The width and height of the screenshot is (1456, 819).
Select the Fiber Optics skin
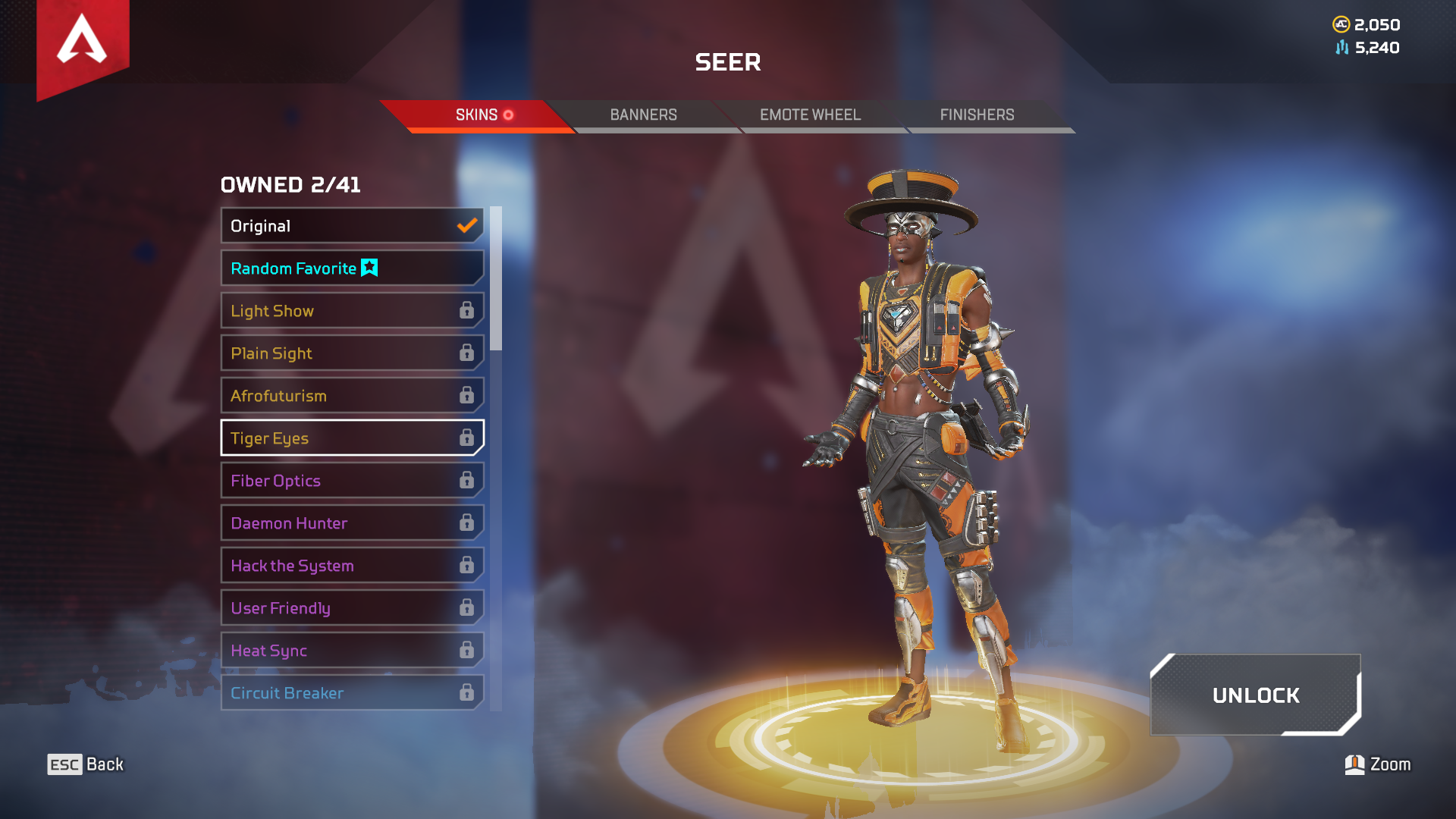[x=318, y=480]
